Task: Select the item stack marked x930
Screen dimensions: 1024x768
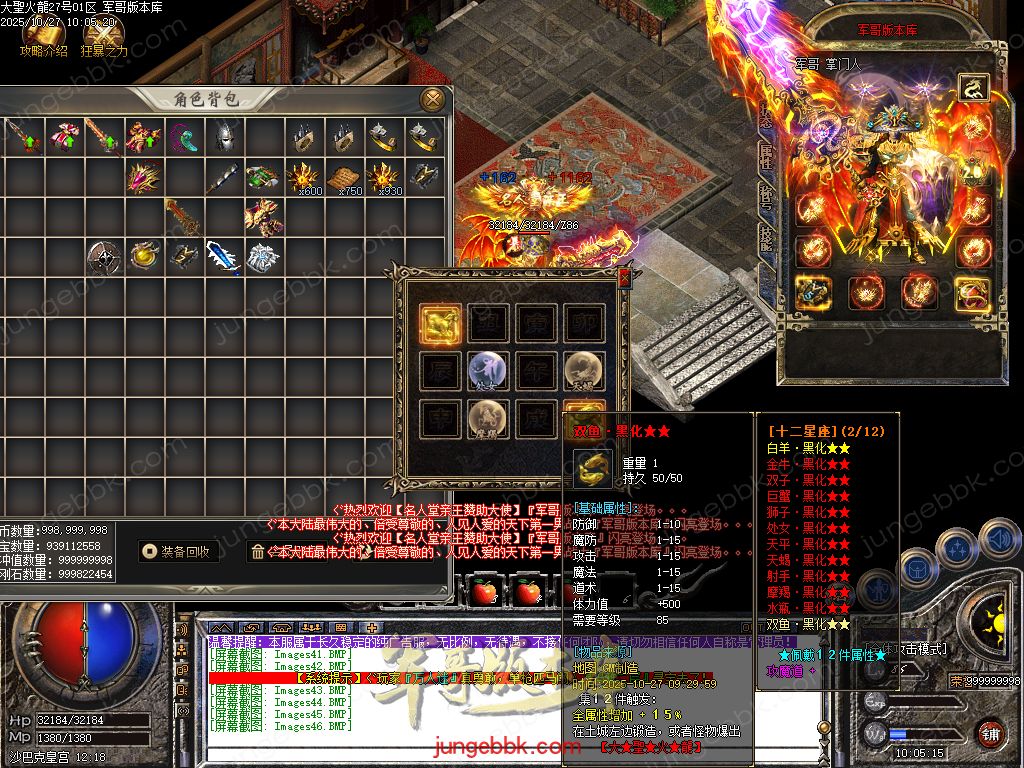Action: tap(384, 178)
